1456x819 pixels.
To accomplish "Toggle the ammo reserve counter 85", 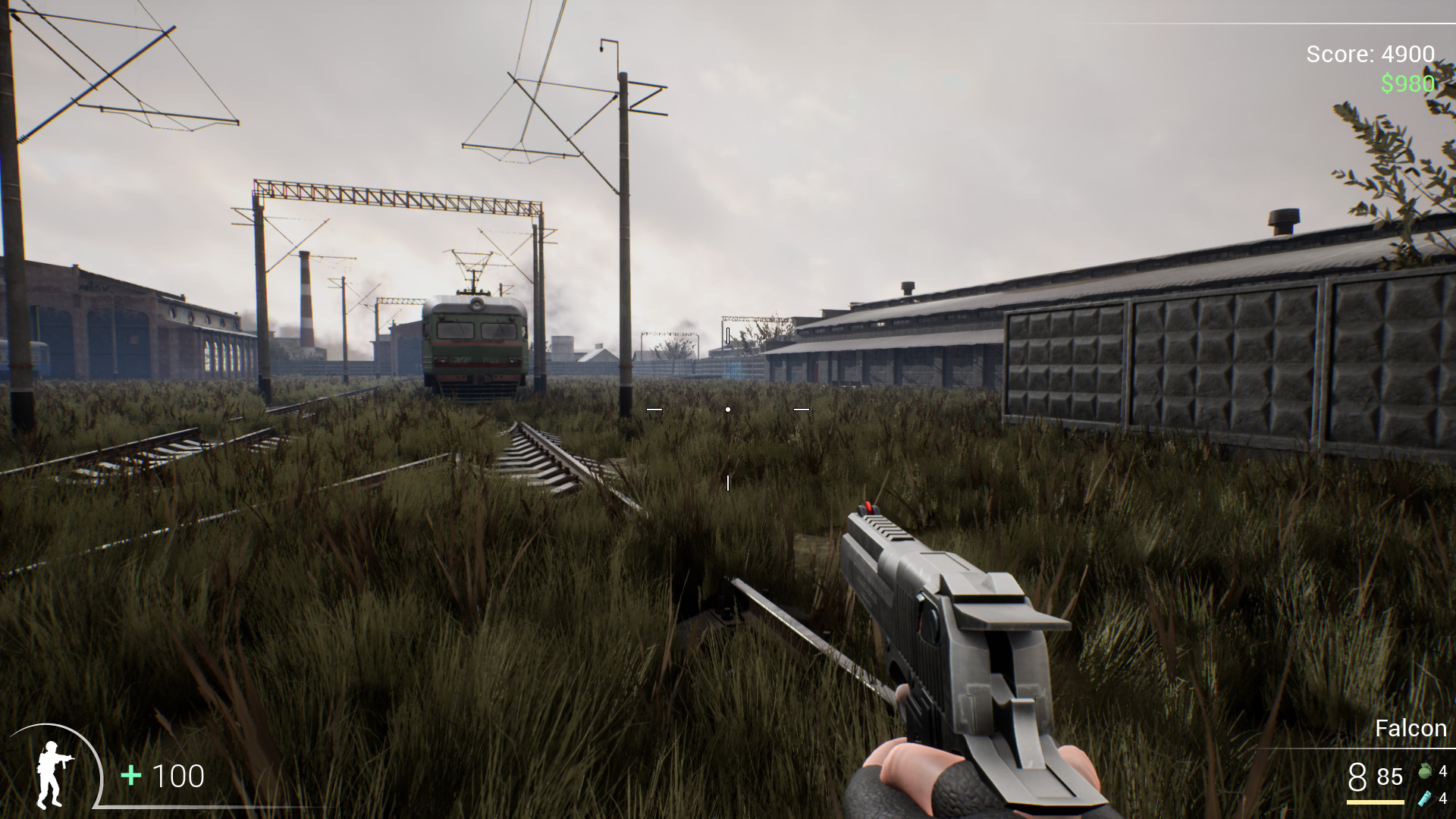I will 1389,777.
